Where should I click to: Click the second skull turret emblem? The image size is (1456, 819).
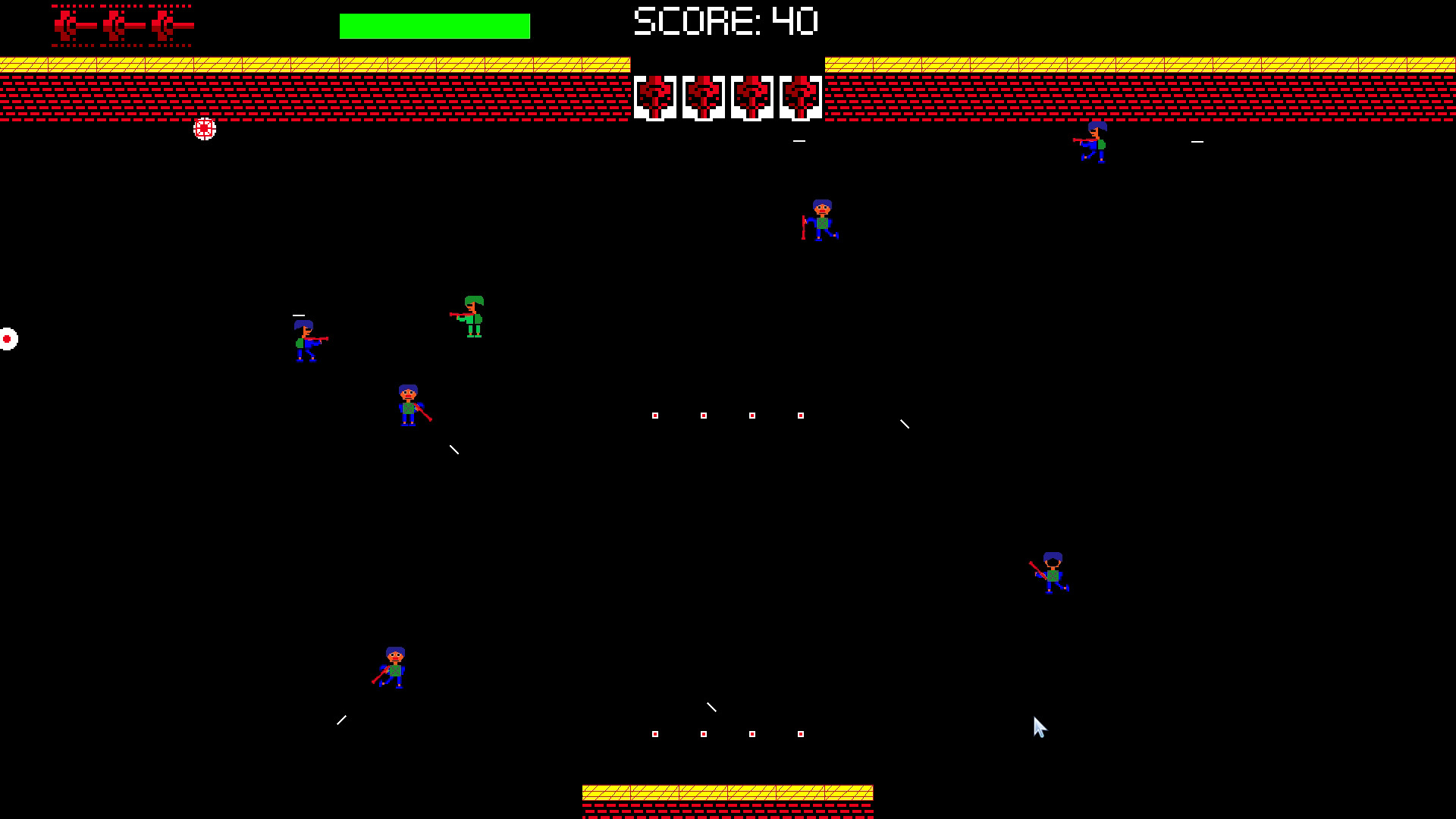coord(704,96)
